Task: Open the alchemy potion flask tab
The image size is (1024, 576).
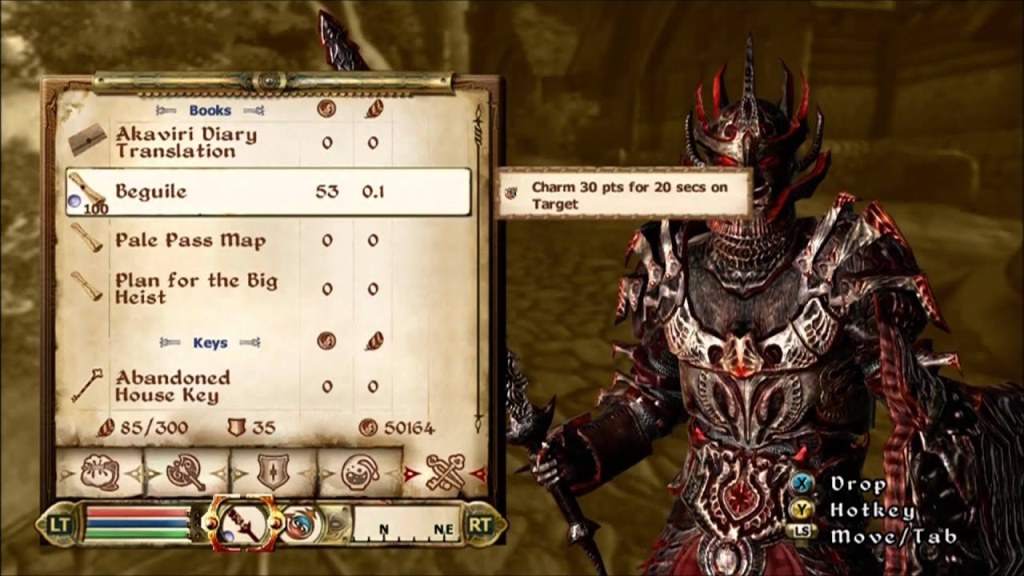Action: coord(359,470)
